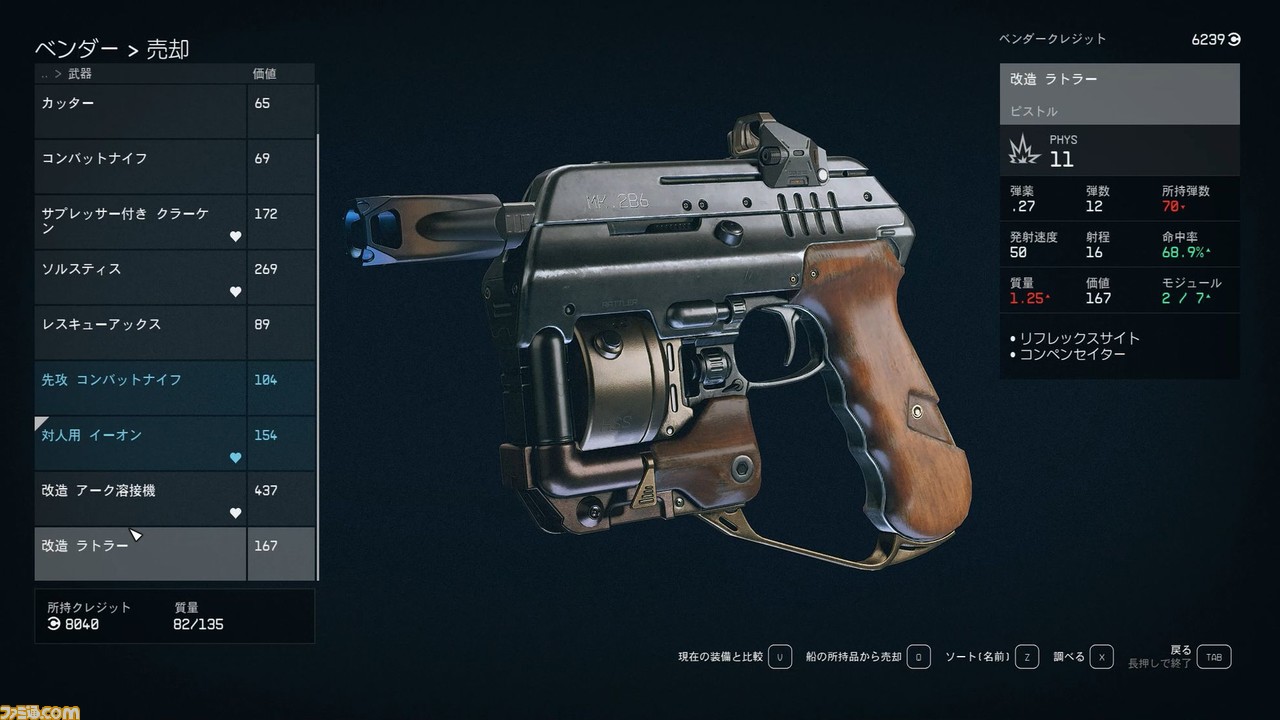The width and height of the screenshot is (1280, 720).
Task: Select the カッター weapon row
Action: [x=140, y=111]
